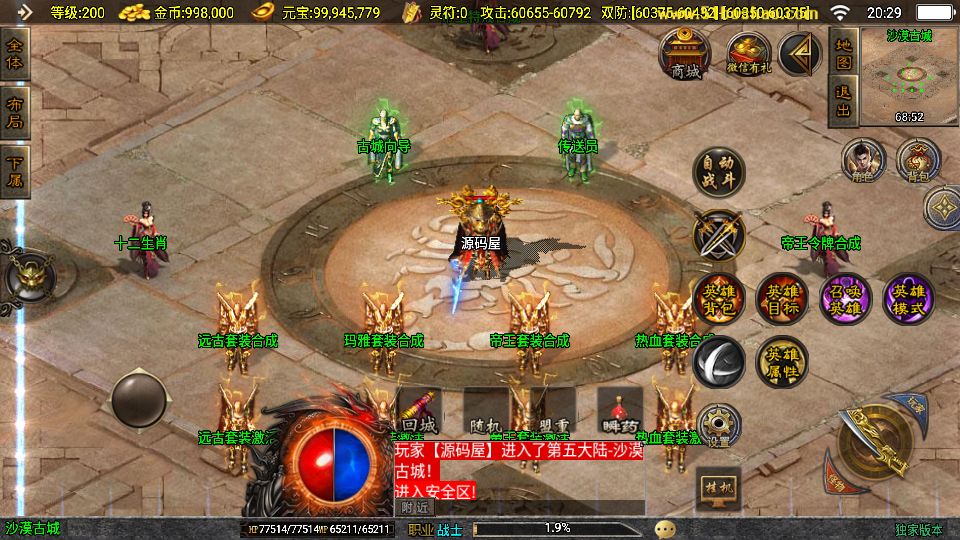The height and width of the screenshot is (540, 960).
Task: Open the 商城 shop
Action: [x=685, y=54]
